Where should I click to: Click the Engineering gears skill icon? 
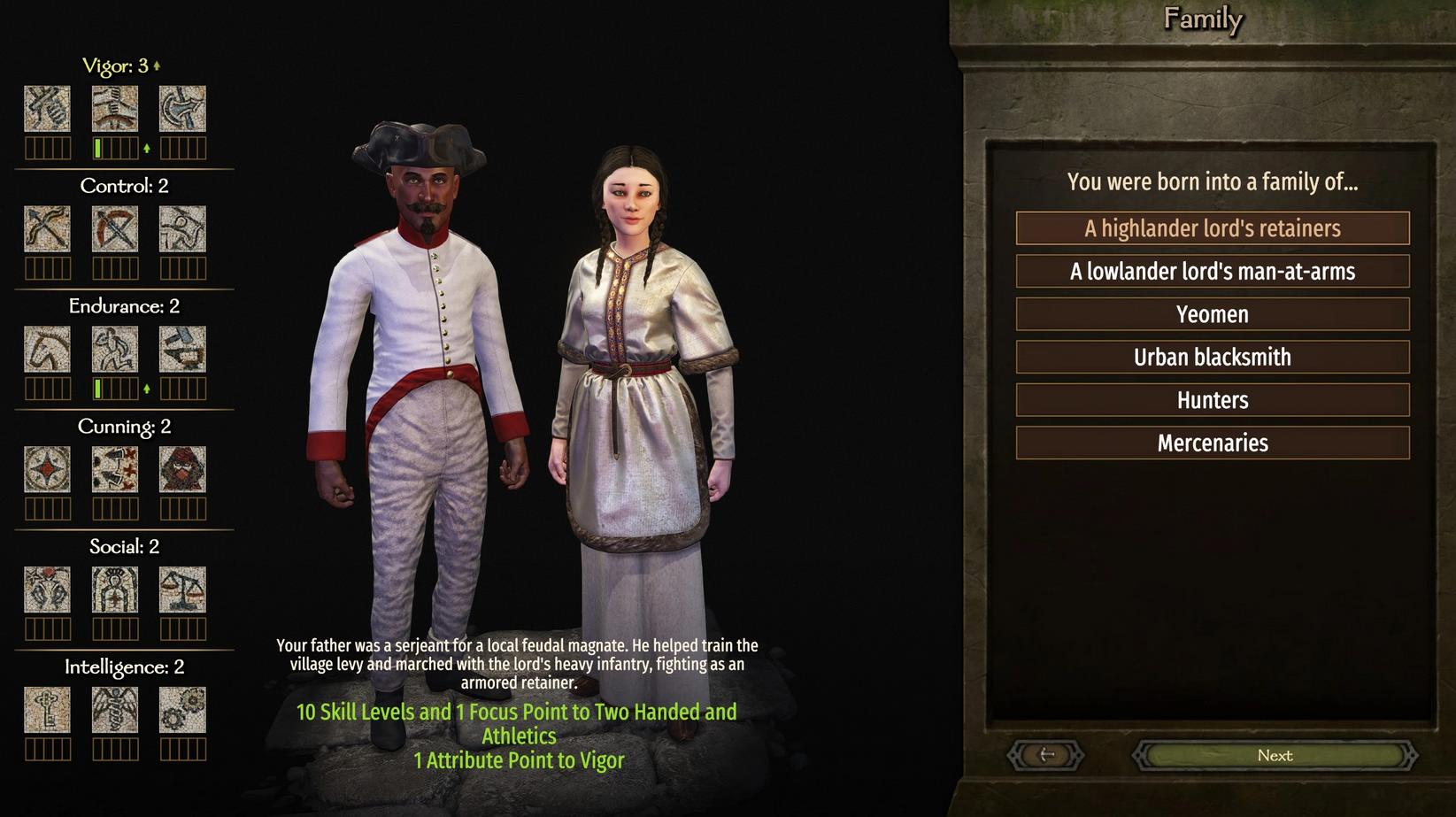pos(182,711)
